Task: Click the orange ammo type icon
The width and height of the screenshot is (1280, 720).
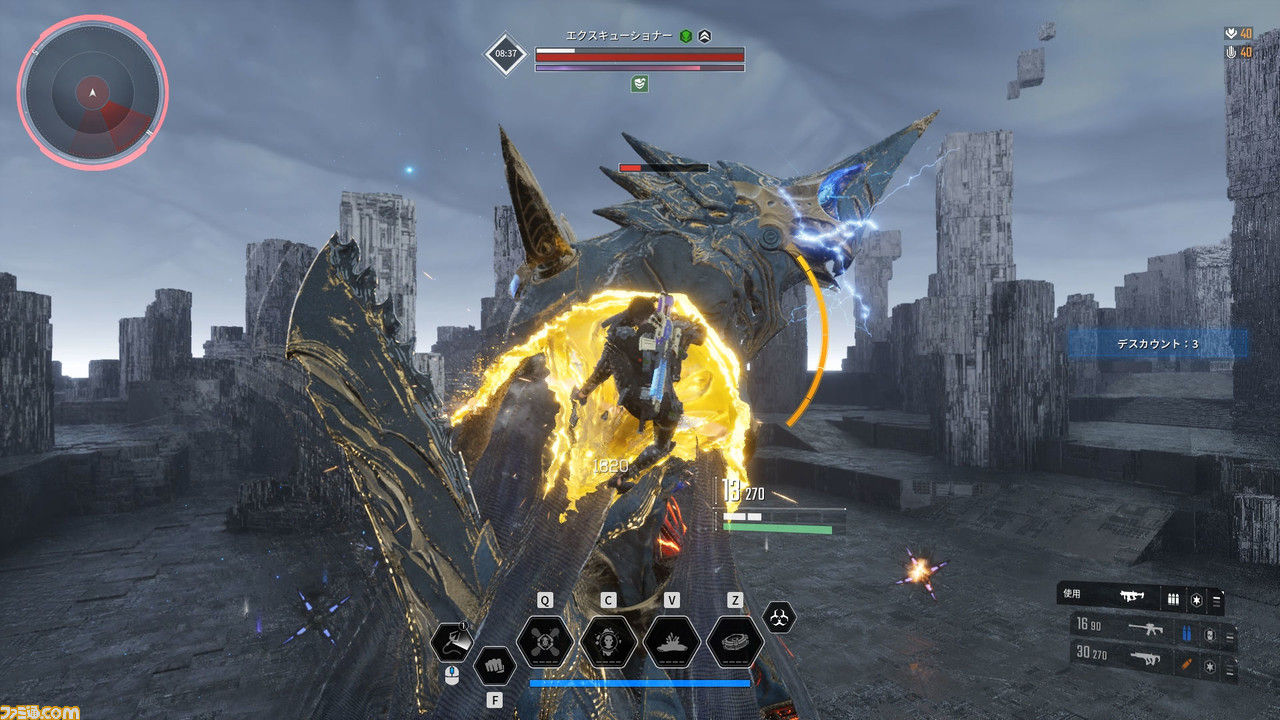Action: pyautogui.click(x=1186, y=662)
